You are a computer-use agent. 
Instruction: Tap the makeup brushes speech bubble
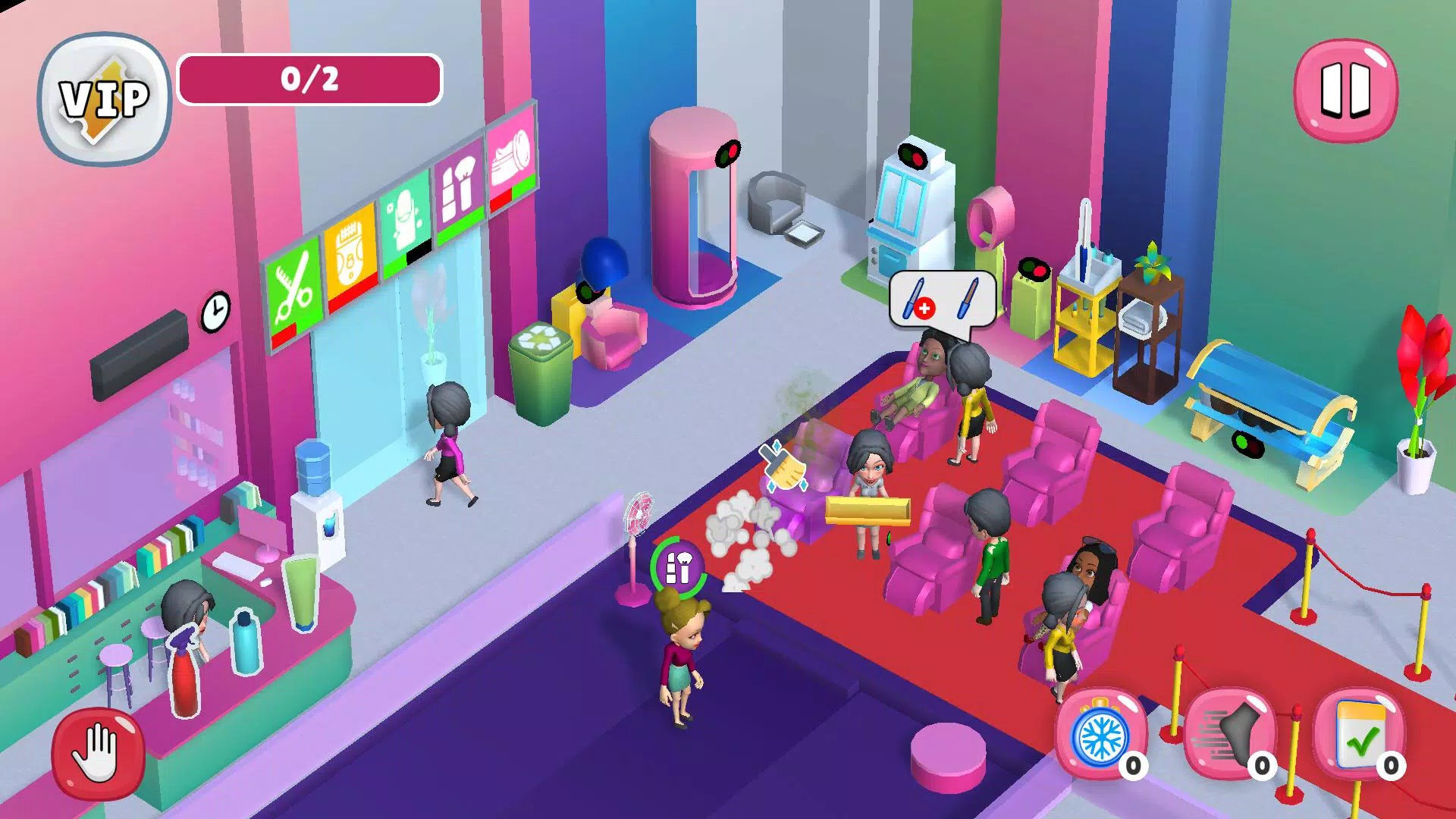(x=943, y=300)
